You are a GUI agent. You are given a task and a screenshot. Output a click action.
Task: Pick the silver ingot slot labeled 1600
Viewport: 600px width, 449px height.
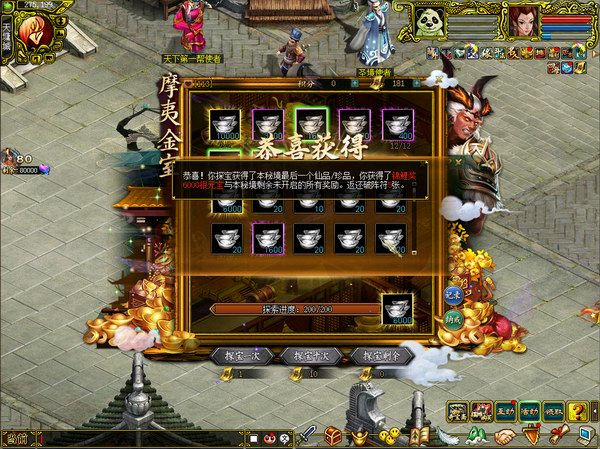click(x=268, y=237)
